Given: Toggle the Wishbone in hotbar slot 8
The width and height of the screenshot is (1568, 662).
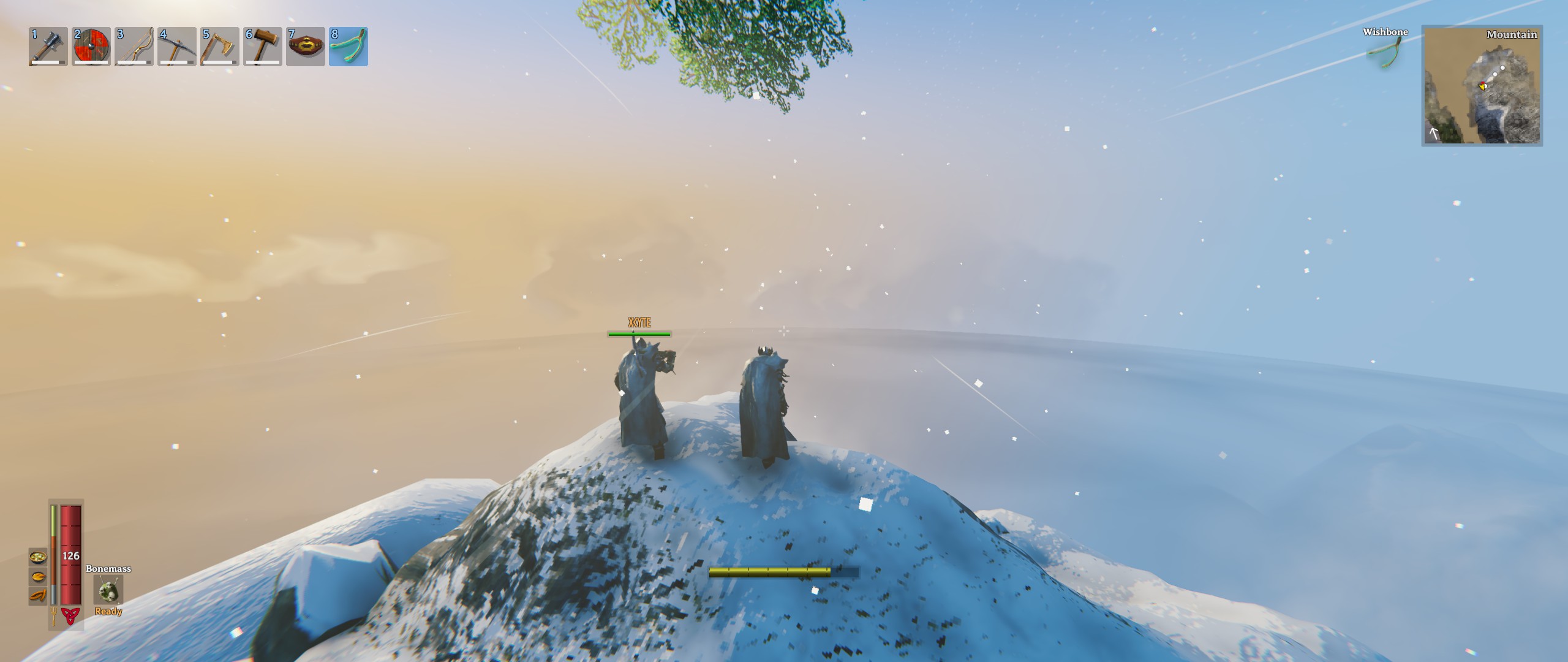Looking at the screenshot, I should (349, 47).
